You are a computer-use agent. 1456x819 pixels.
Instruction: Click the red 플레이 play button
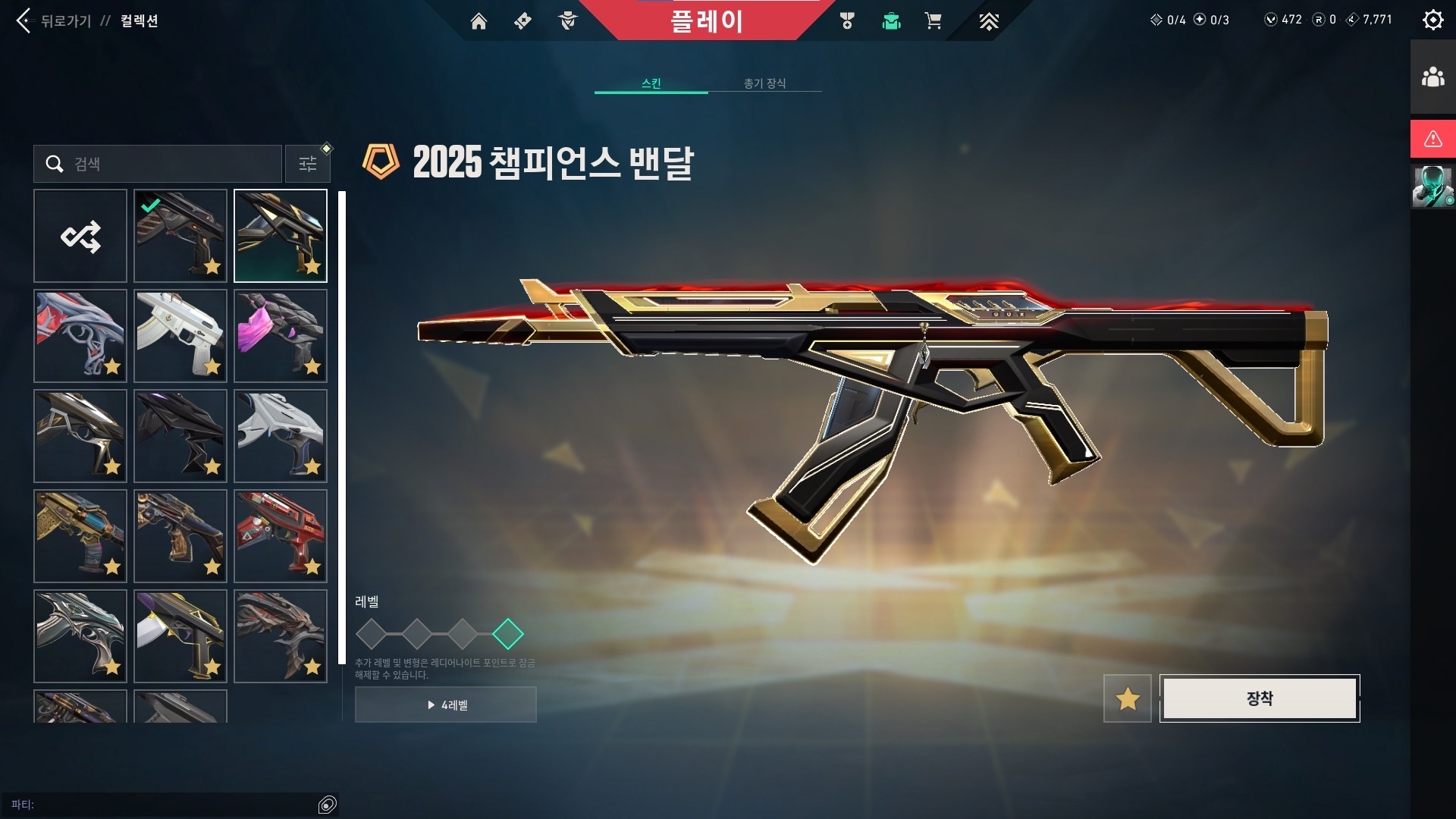(705, 21)
